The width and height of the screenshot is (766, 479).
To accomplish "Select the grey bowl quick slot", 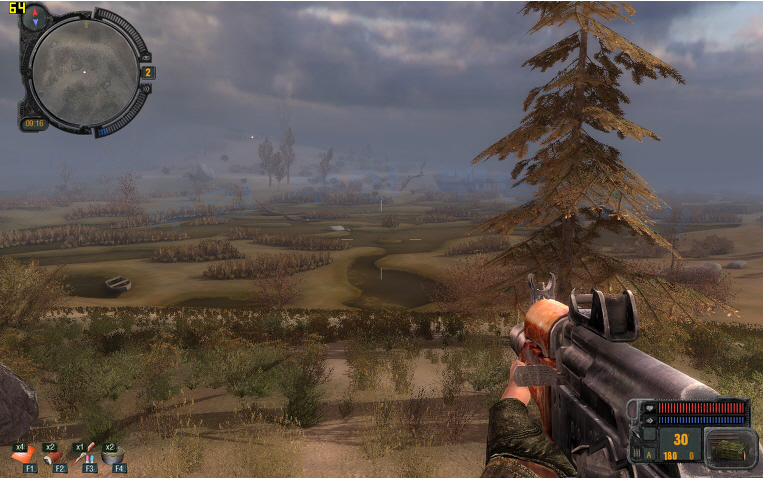I will [x=115, y=456].
